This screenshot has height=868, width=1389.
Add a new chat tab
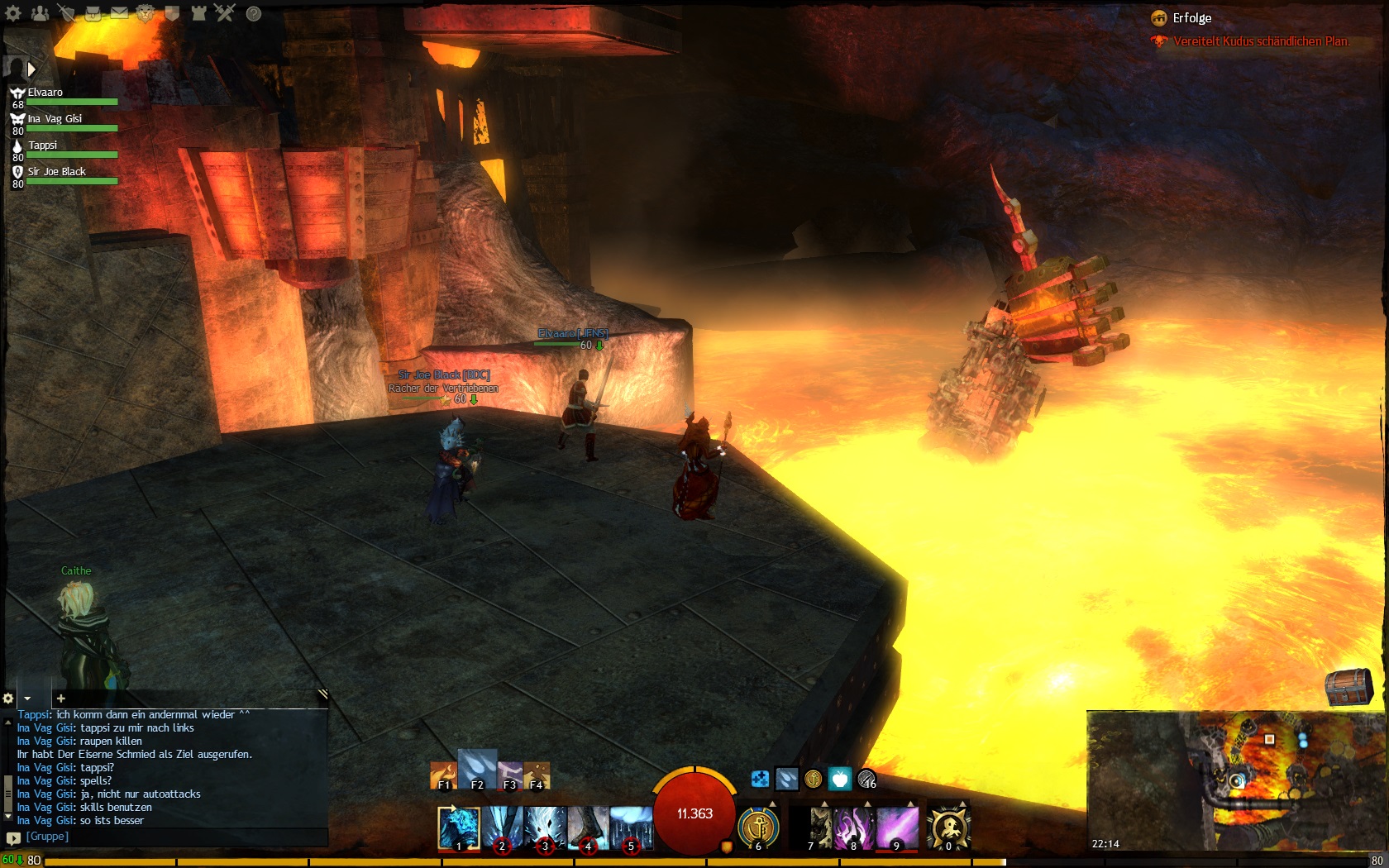60,699
